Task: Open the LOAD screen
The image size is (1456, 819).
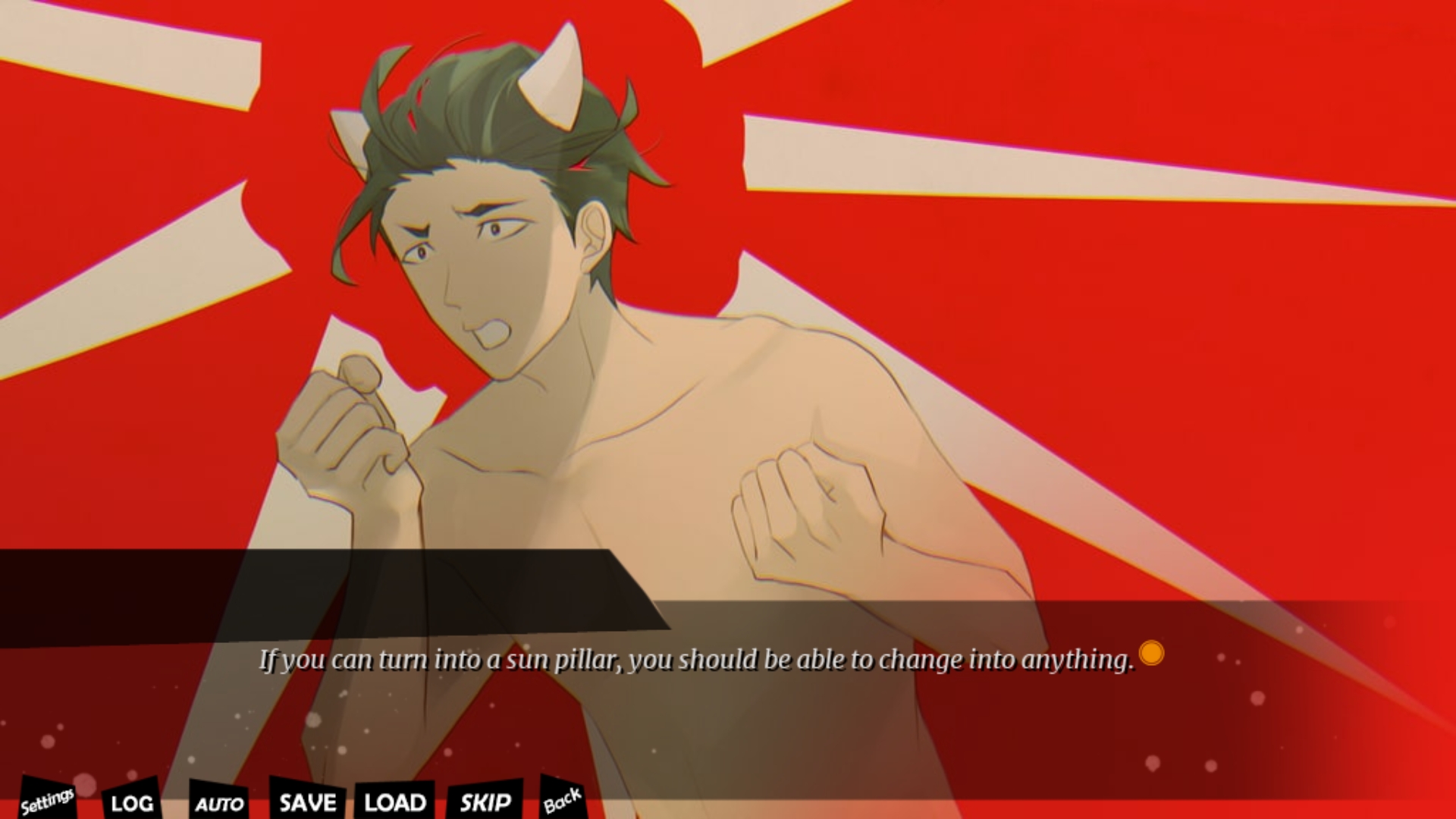Action: pos(395,802)
